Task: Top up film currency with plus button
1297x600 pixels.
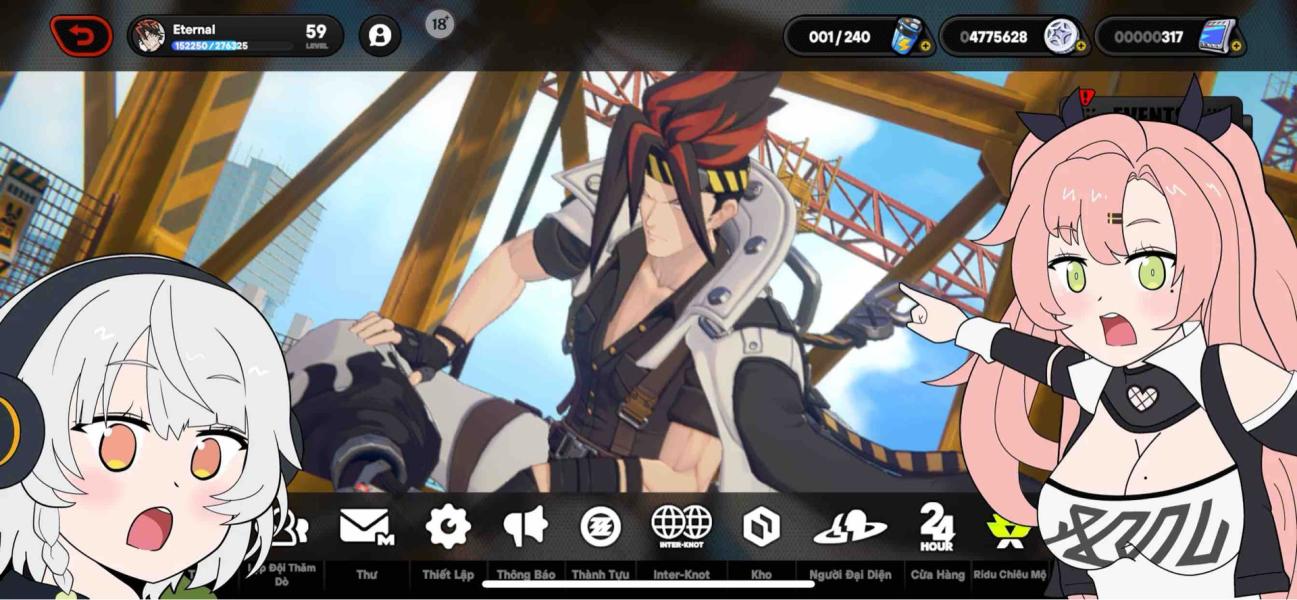Action: [1236, 46]
